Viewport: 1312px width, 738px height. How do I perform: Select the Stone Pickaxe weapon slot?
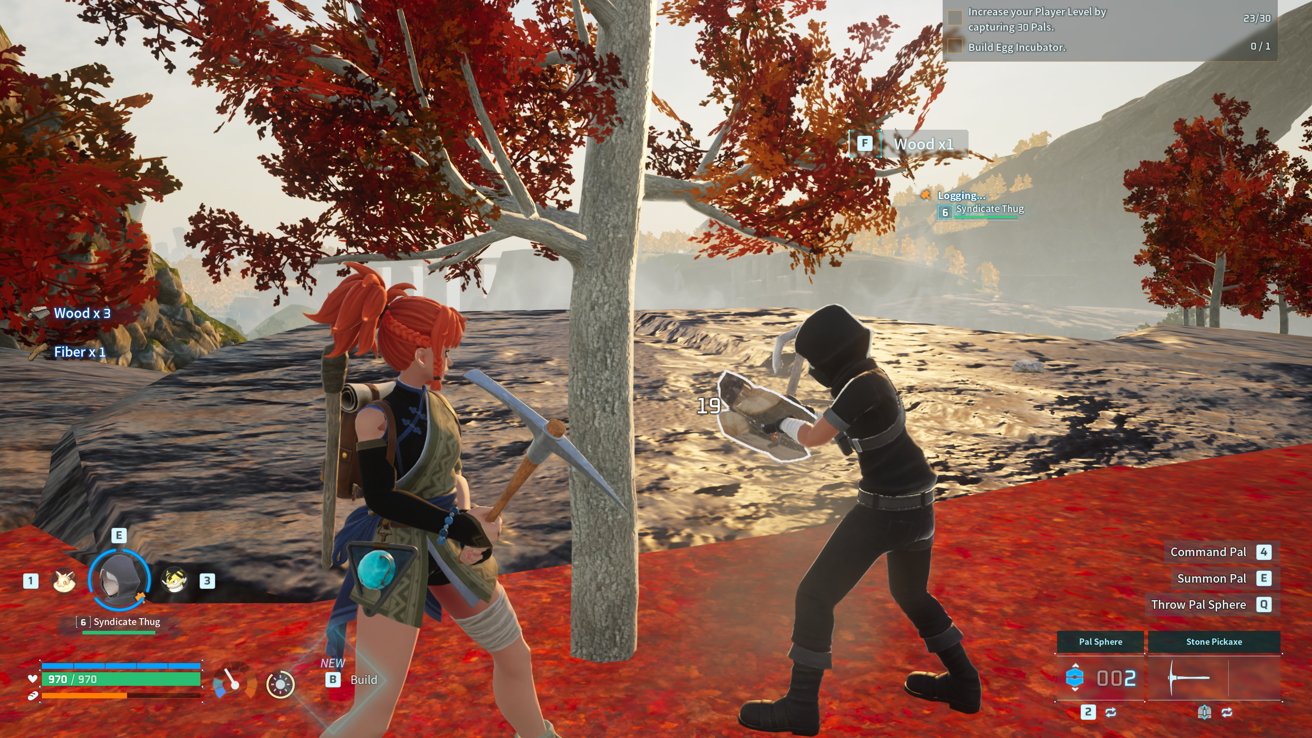(x=1214, y=678)
